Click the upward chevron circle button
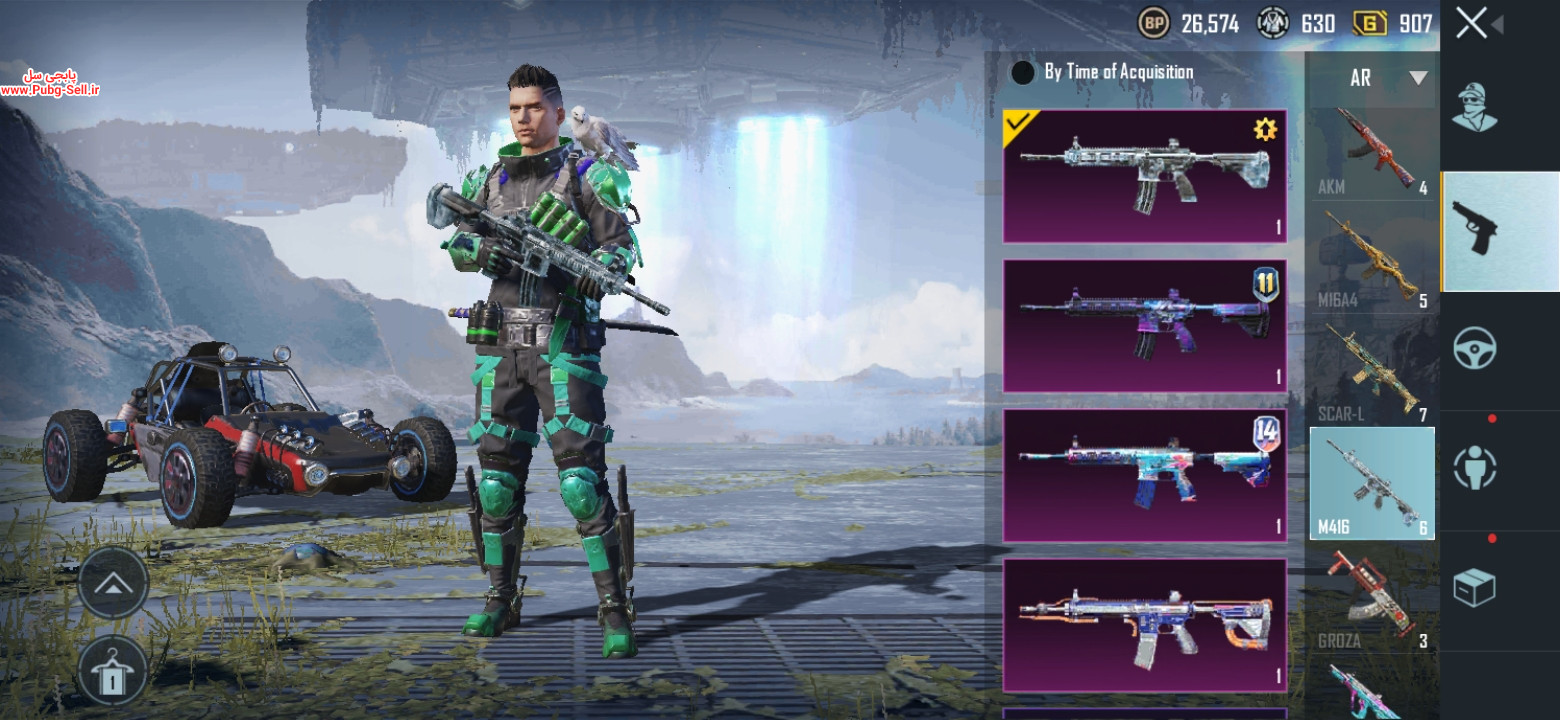Image resolution: width=1560 pixels, height=720 pixels. (113, 583)
